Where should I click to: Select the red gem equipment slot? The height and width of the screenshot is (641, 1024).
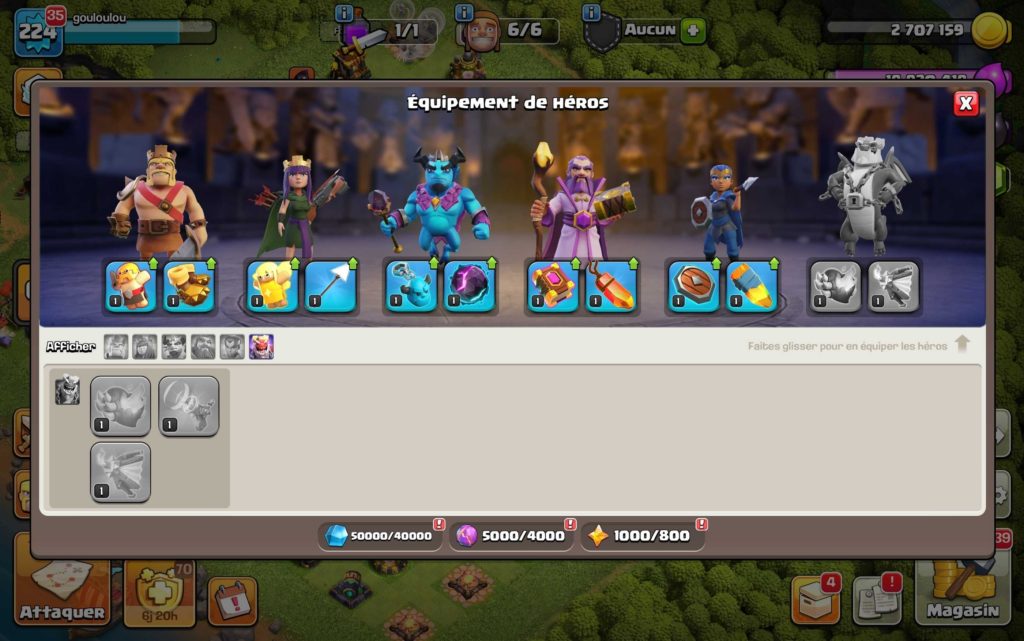pos(610,286)
